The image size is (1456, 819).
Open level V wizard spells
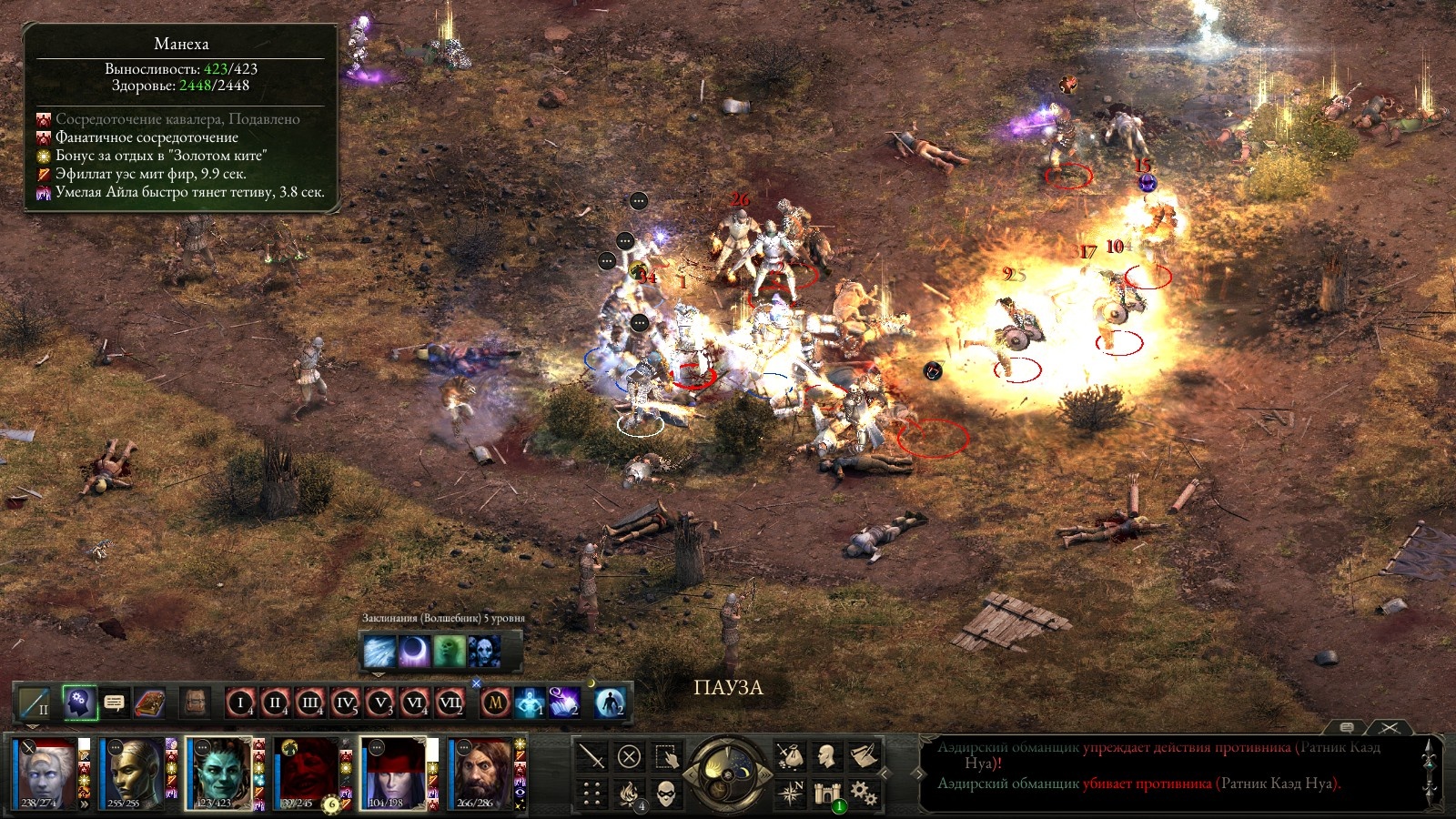[x=379, y=703]
